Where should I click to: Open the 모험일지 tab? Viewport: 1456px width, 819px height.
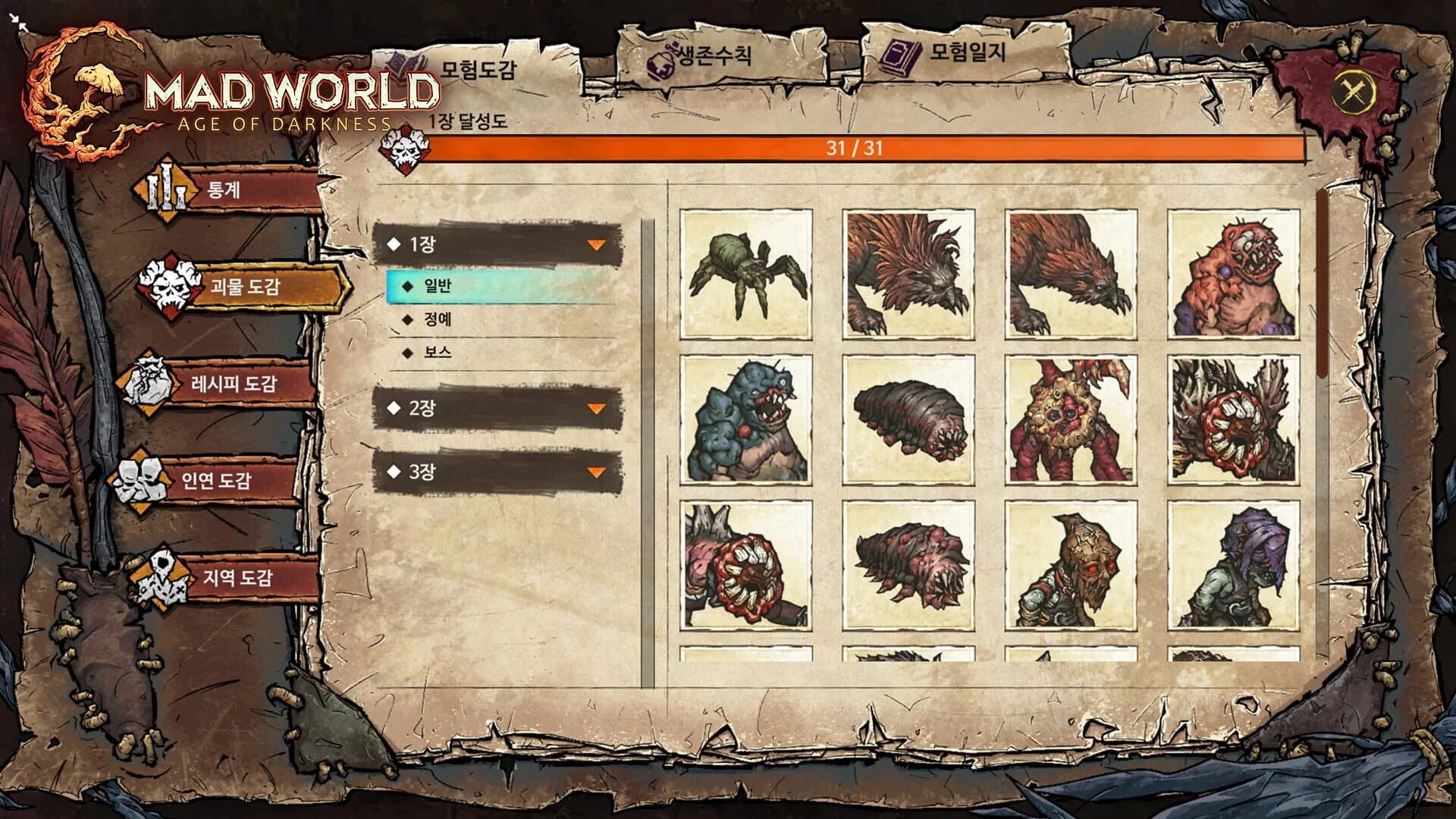coord(965,57)
